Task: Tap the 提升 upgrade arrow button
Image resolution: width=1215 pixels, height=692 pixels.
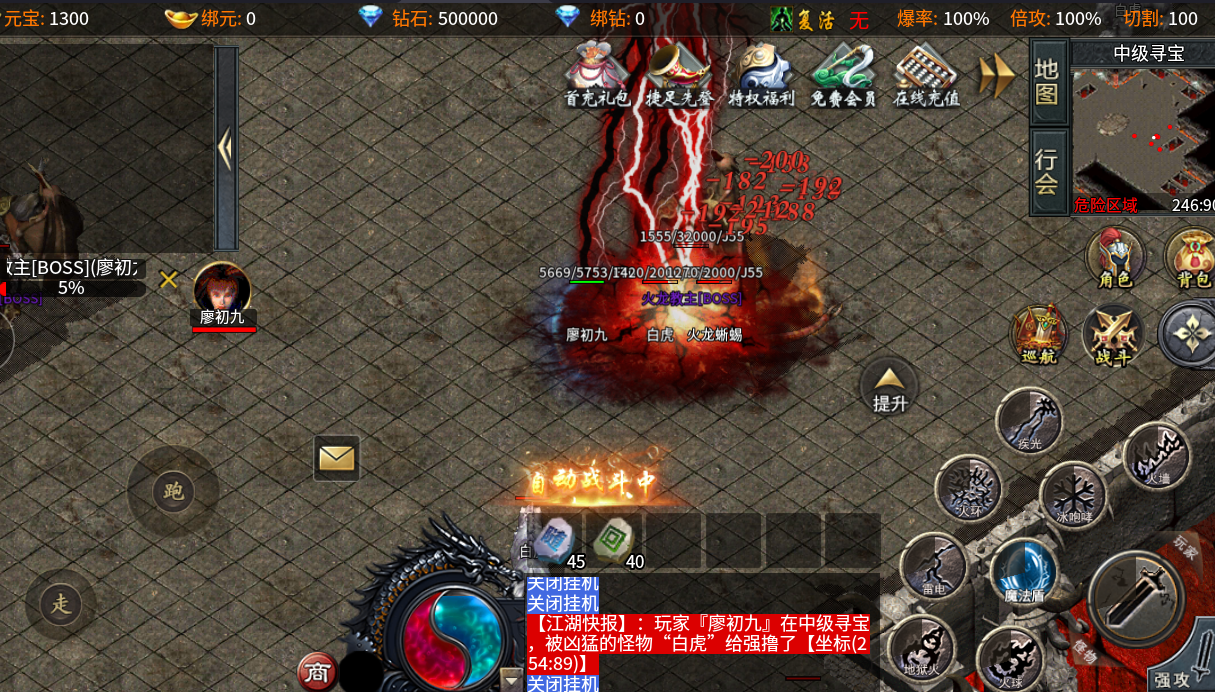Action: pyautogui.click(x=889, y=386)
